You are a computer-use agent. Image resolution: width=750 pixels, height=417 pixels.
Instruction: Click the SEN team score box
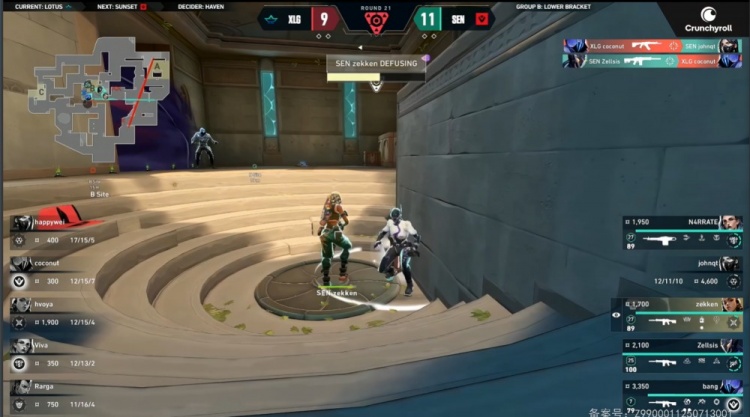click(x=428, y=19)
